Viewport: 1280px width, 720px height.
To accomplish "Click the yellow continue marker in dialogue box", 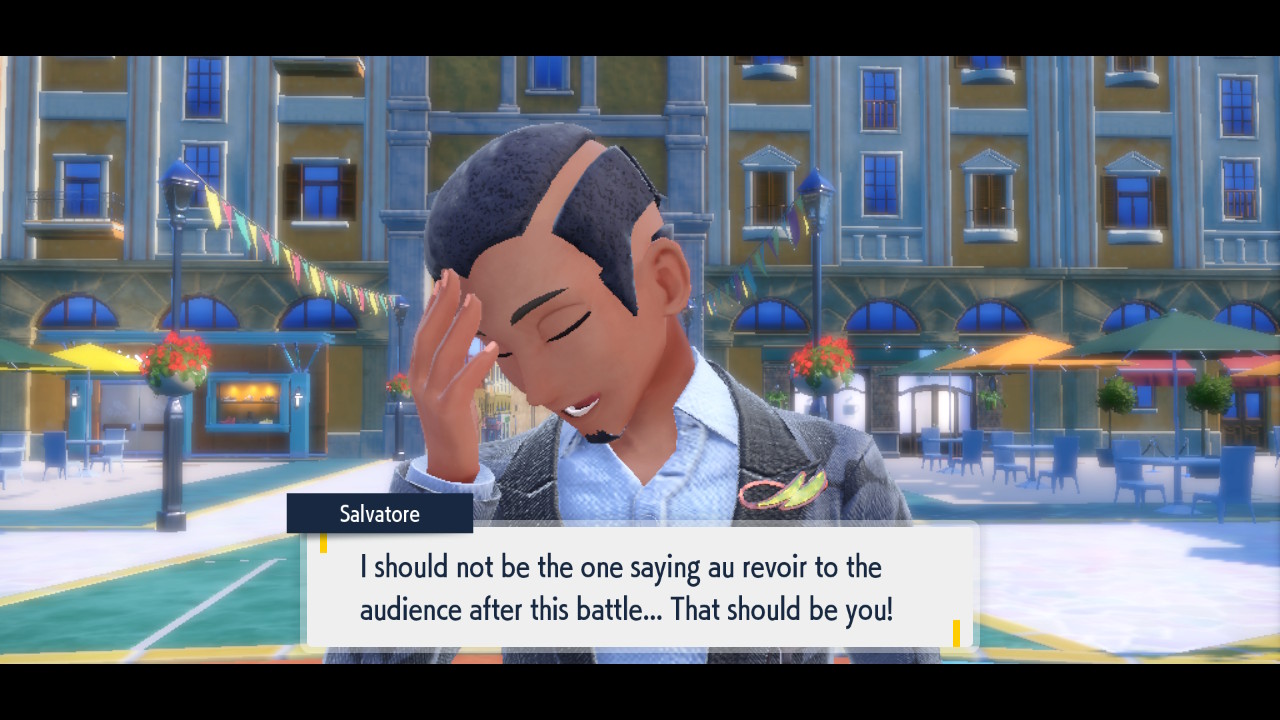I will tap(956, 633).
